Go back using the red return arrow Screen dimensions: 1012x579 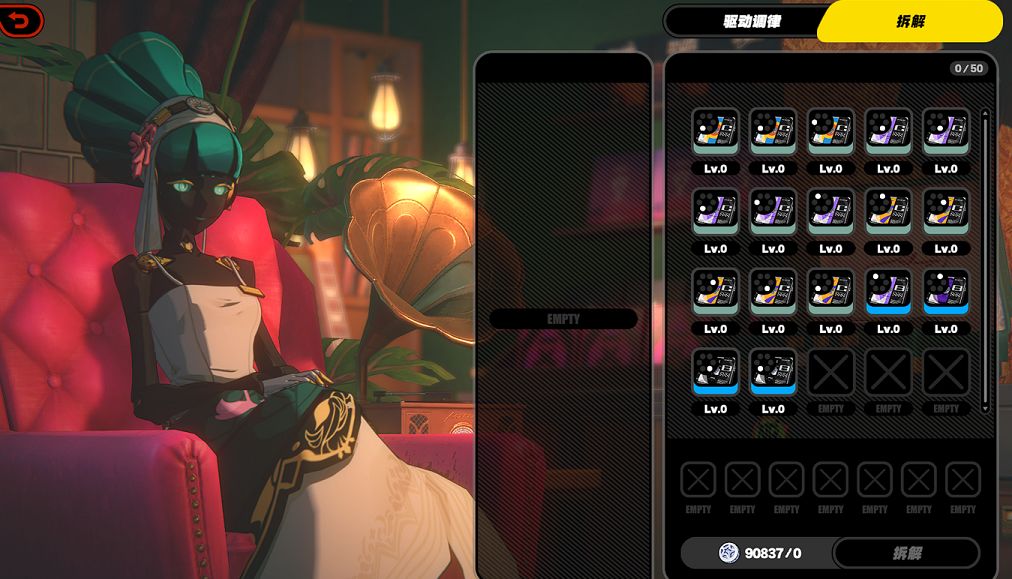22,20
